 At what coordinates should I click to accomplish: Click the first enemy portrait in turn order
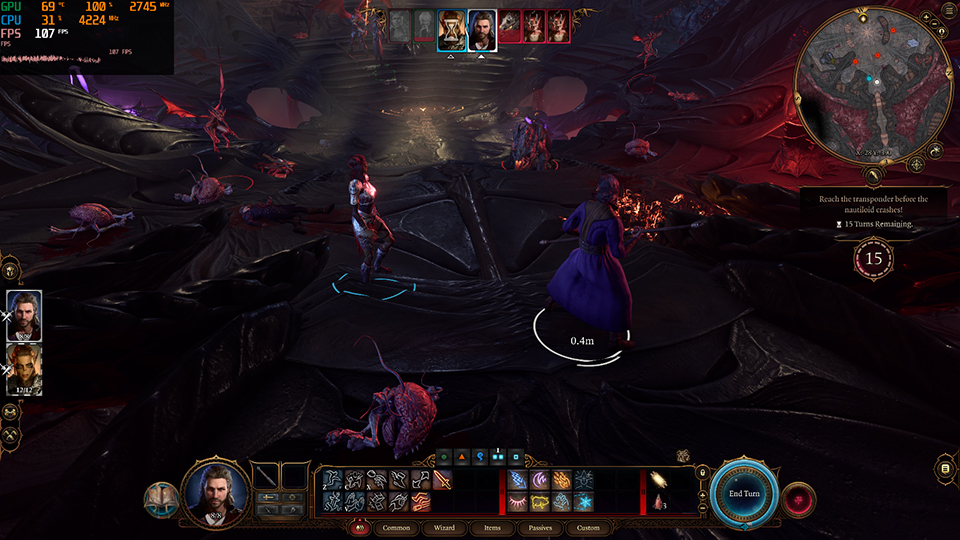coord(510,28)
